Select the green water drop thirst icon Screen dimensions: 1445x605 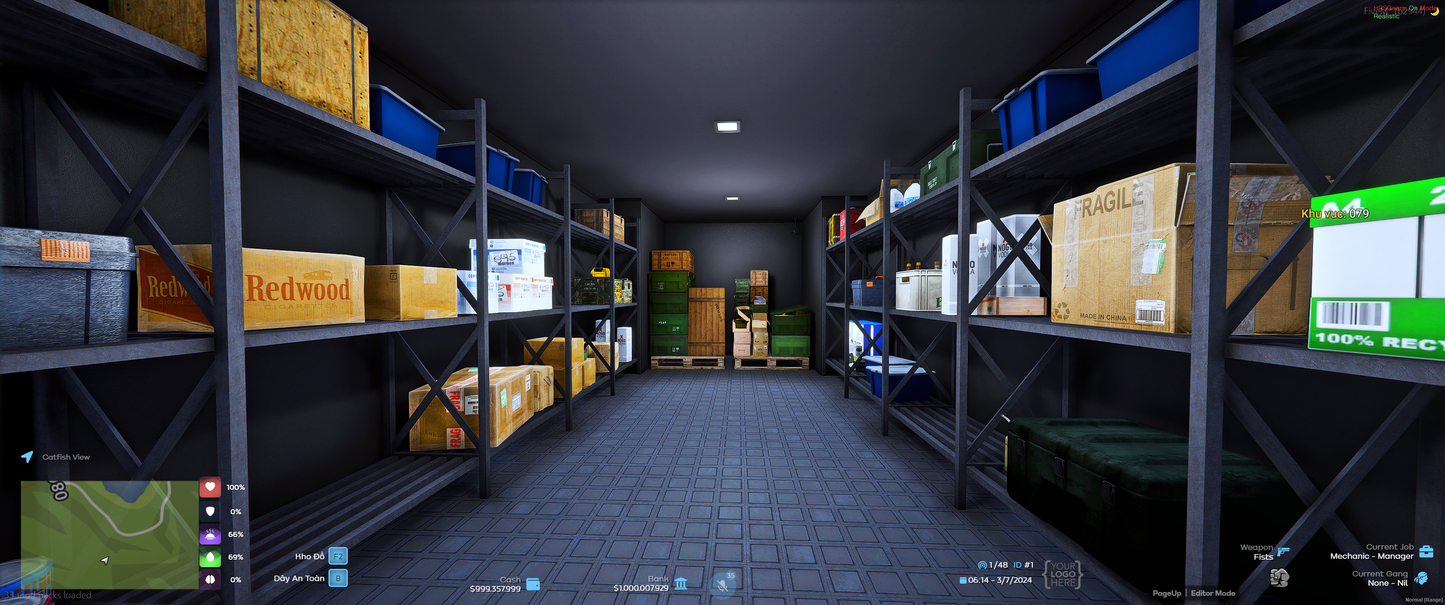210,557
